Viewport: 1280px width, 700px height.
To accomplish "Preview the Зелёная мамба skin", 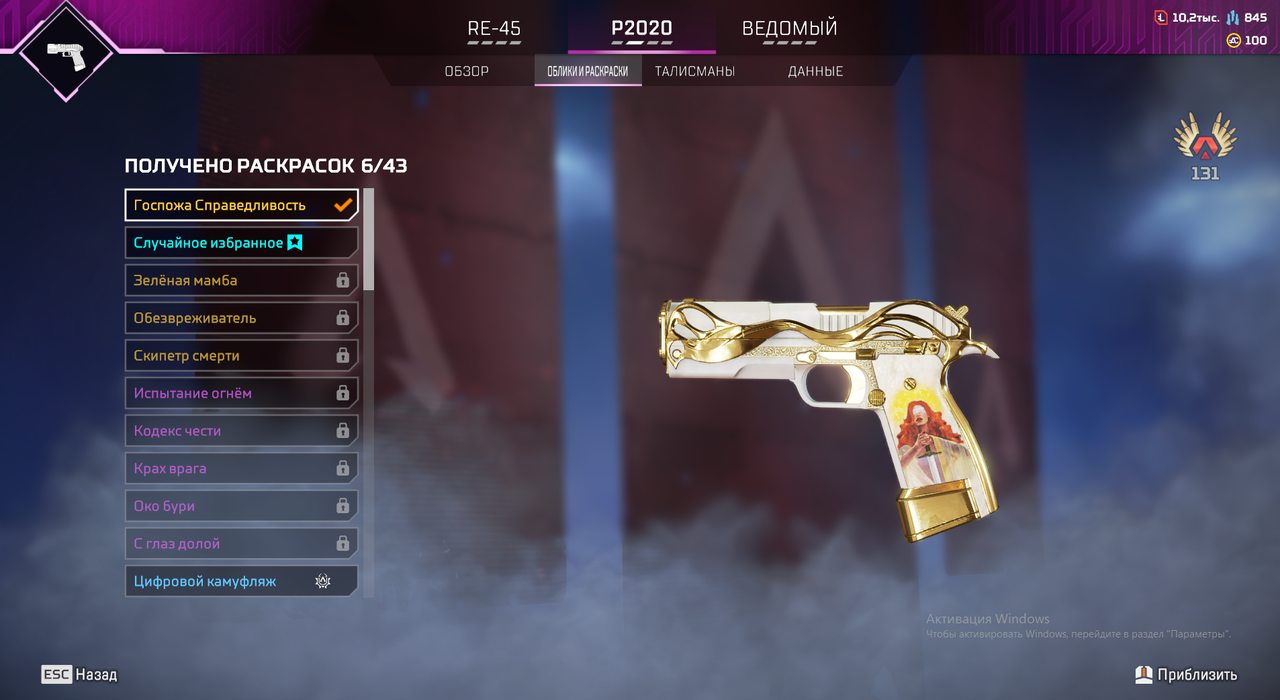I will [241, 281].
